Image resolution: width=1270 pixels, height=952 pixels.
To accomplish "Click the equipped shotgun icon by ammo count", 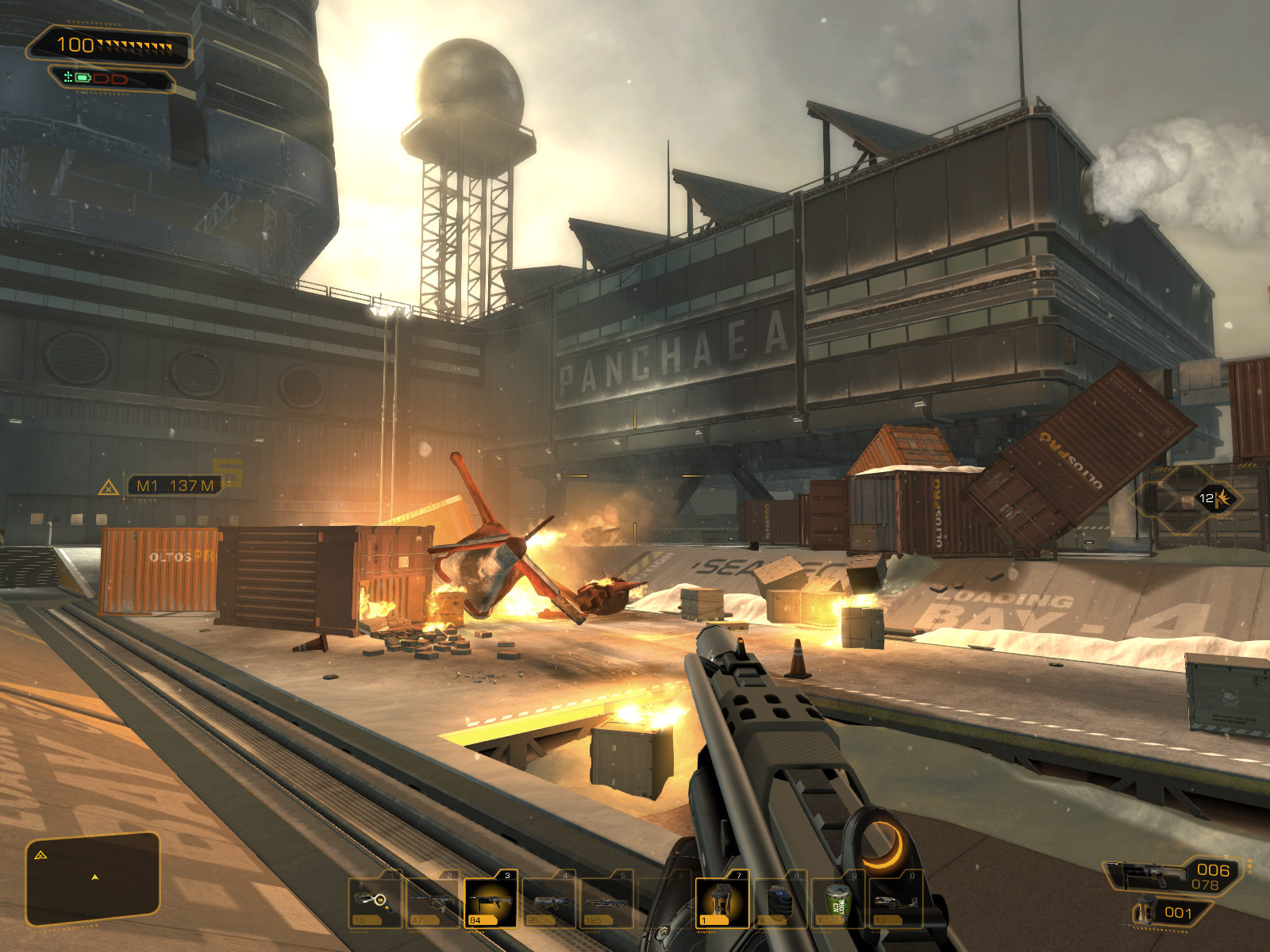I will tap(1145, 876).
